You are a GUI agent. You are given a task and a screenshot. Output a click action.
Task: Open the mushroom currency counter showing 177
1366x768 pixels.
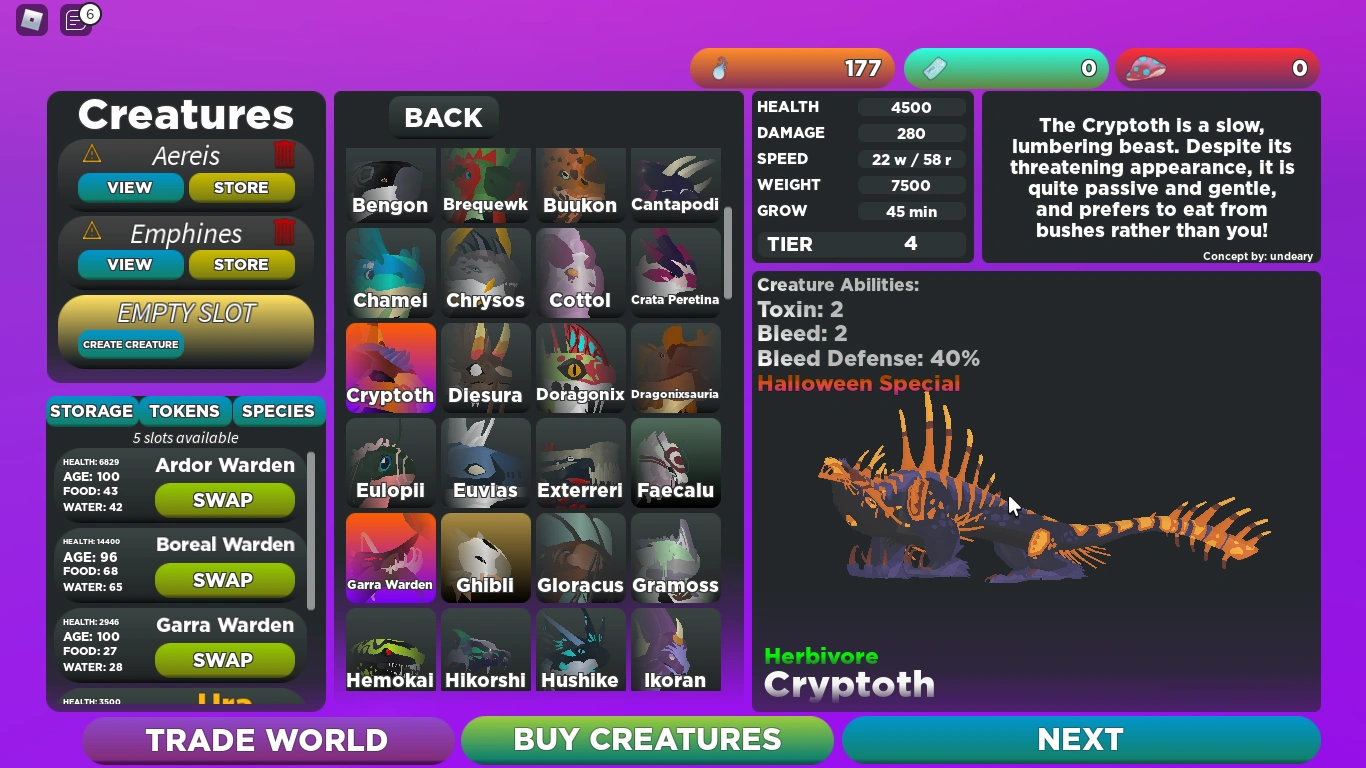(793, 68)
